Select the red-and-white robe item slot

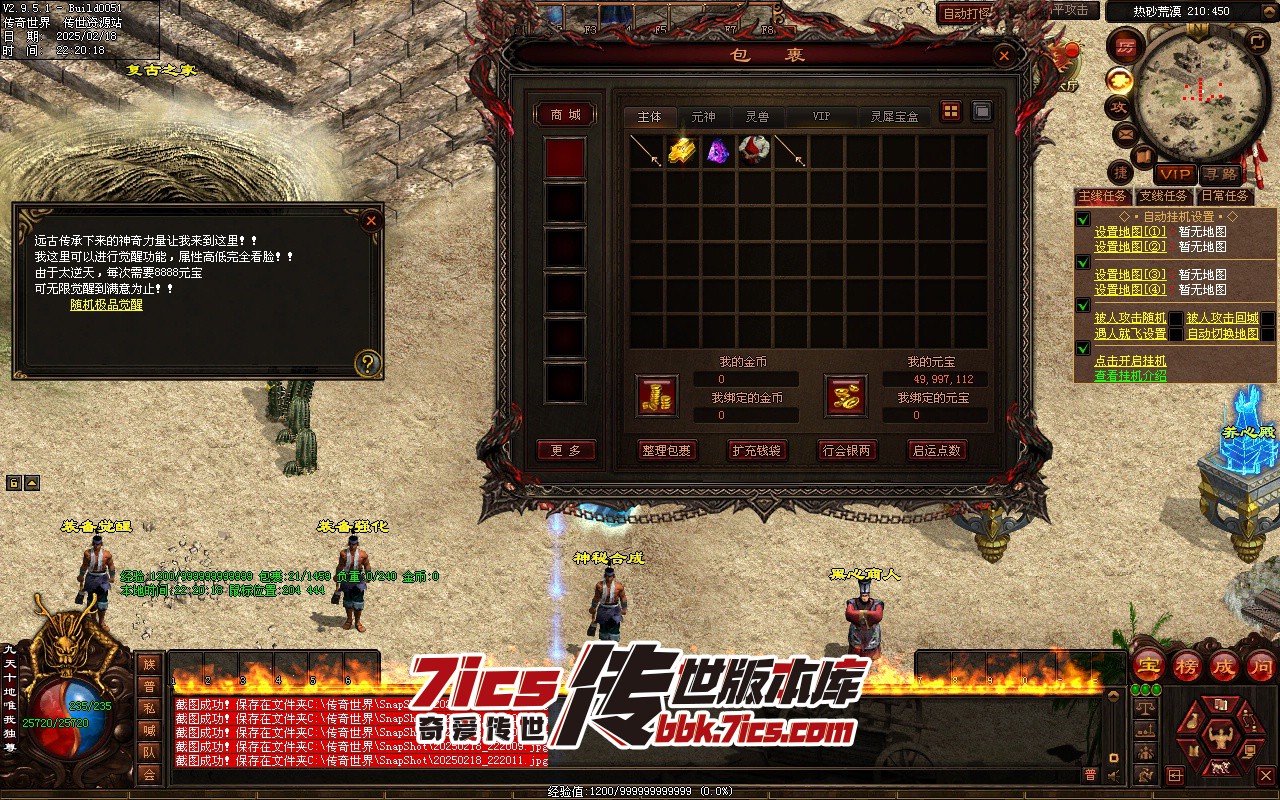pyautogui.click(x=754, y=151)
